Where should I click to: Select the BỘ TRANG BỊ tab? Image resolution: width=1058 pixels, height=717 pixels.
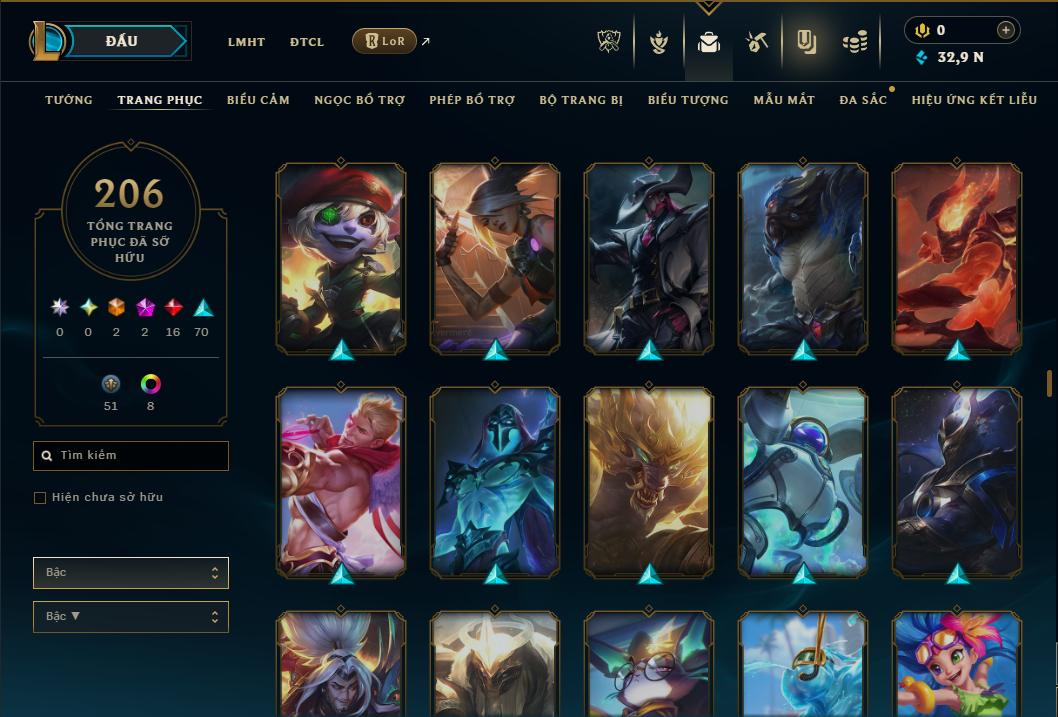[x=581, y=100]
